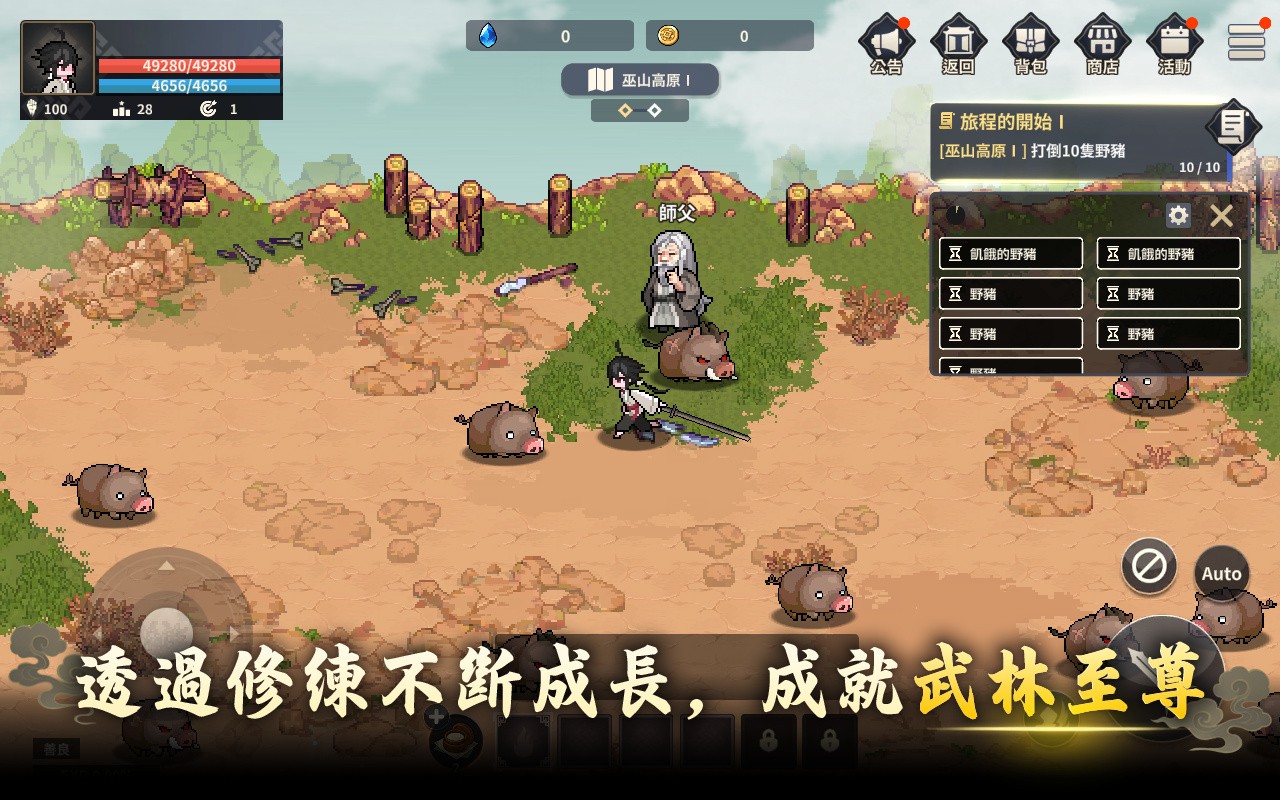Open monster list settings via gear icon
The height and width of the screenshot is (800, 1280).
[1179, 215]
